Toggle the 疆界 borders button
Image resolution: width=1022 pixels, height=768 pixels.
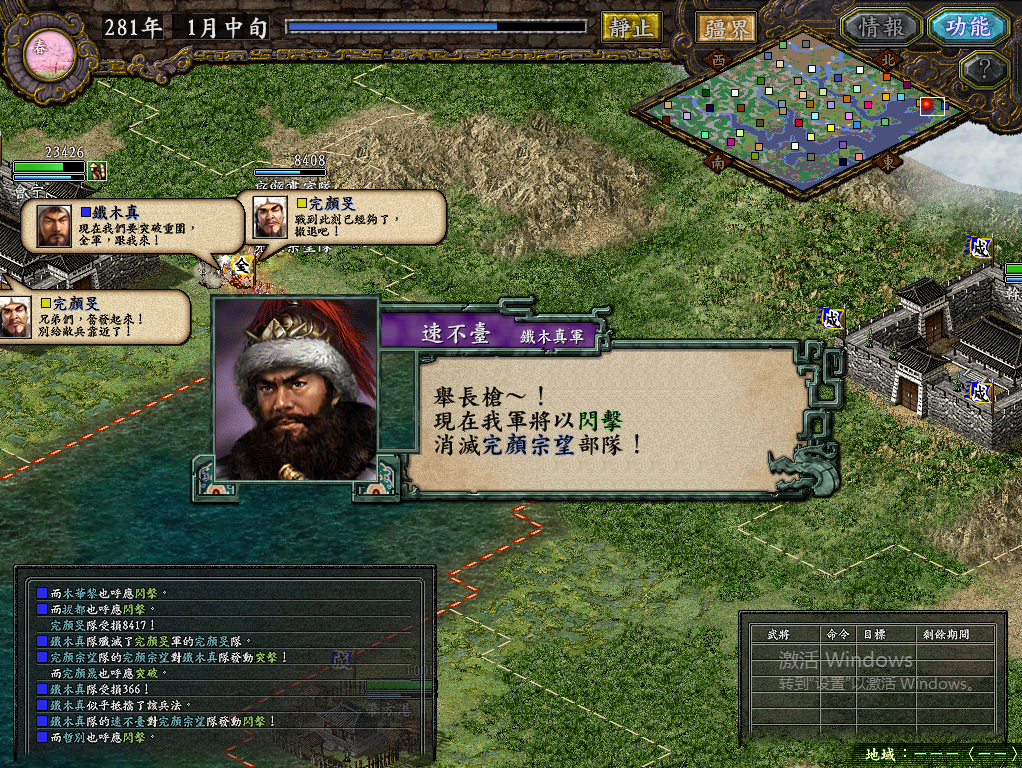pos(726,28)
